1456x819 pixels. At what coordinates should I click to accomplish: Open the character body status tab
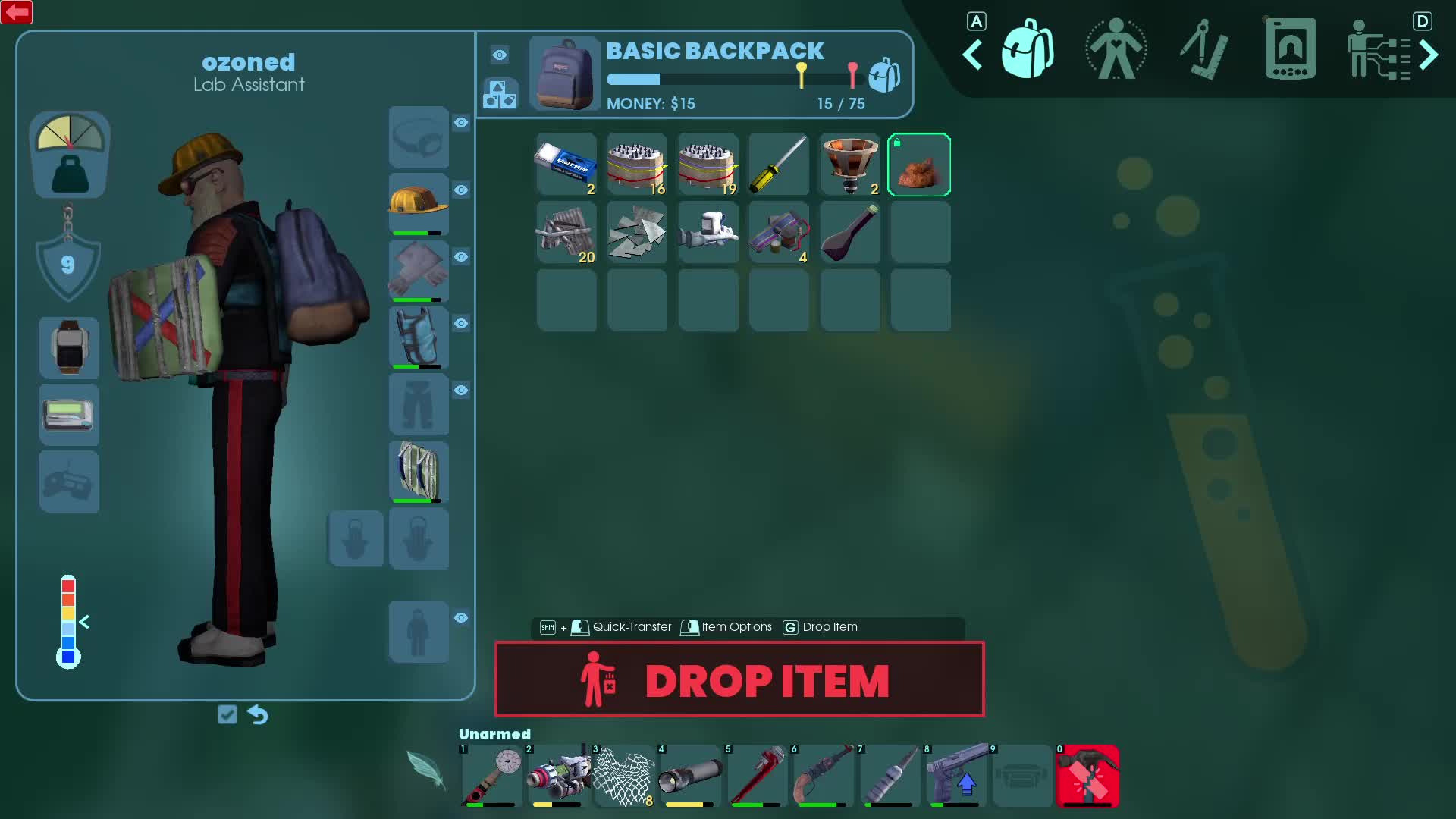point(1116,50)
